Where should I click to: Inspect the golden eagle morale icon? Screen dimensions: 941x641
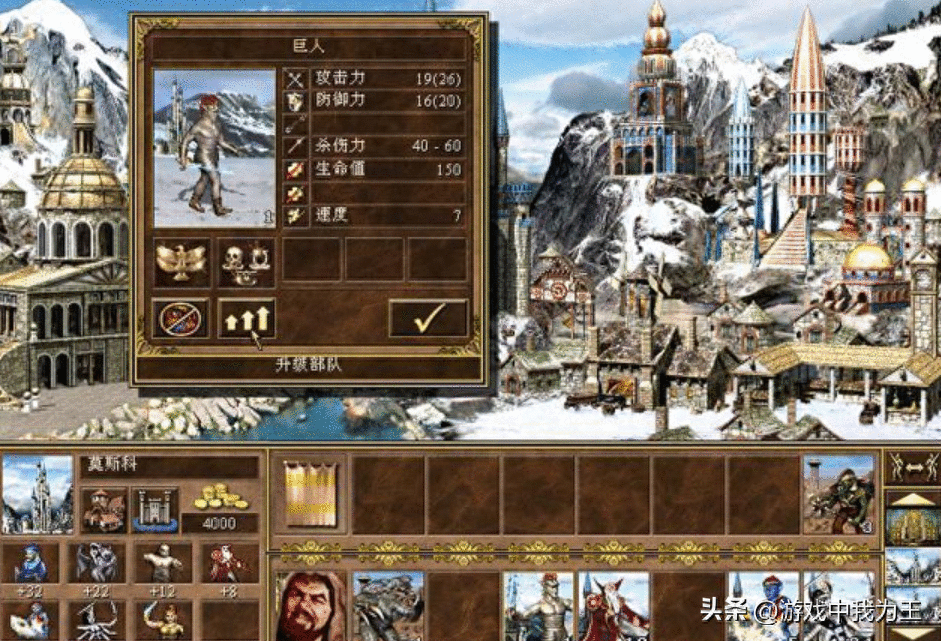coord(181,260)
